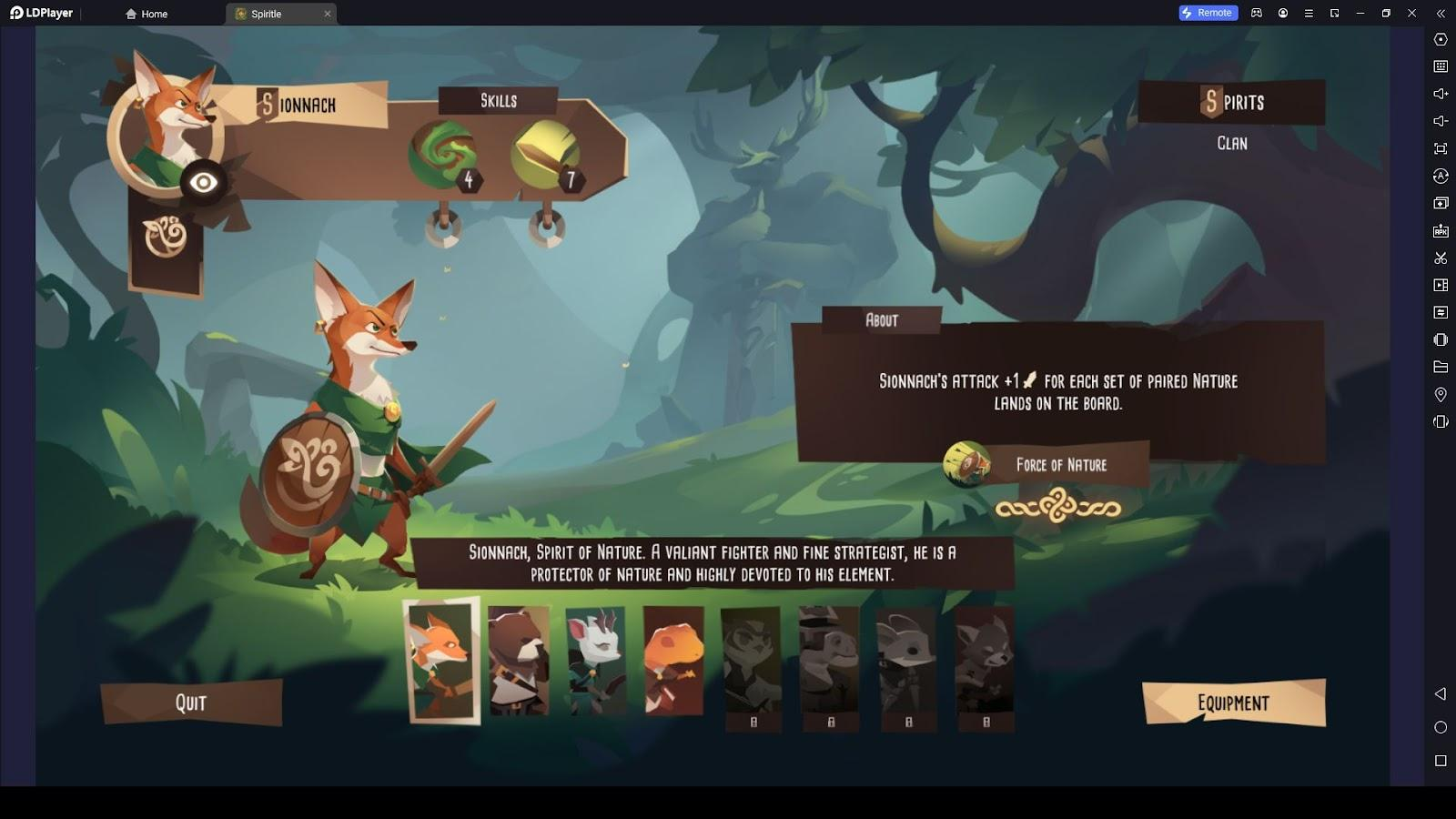
Task: Close the Spiritle tab in LDPlayer
Action: [328, 14]
